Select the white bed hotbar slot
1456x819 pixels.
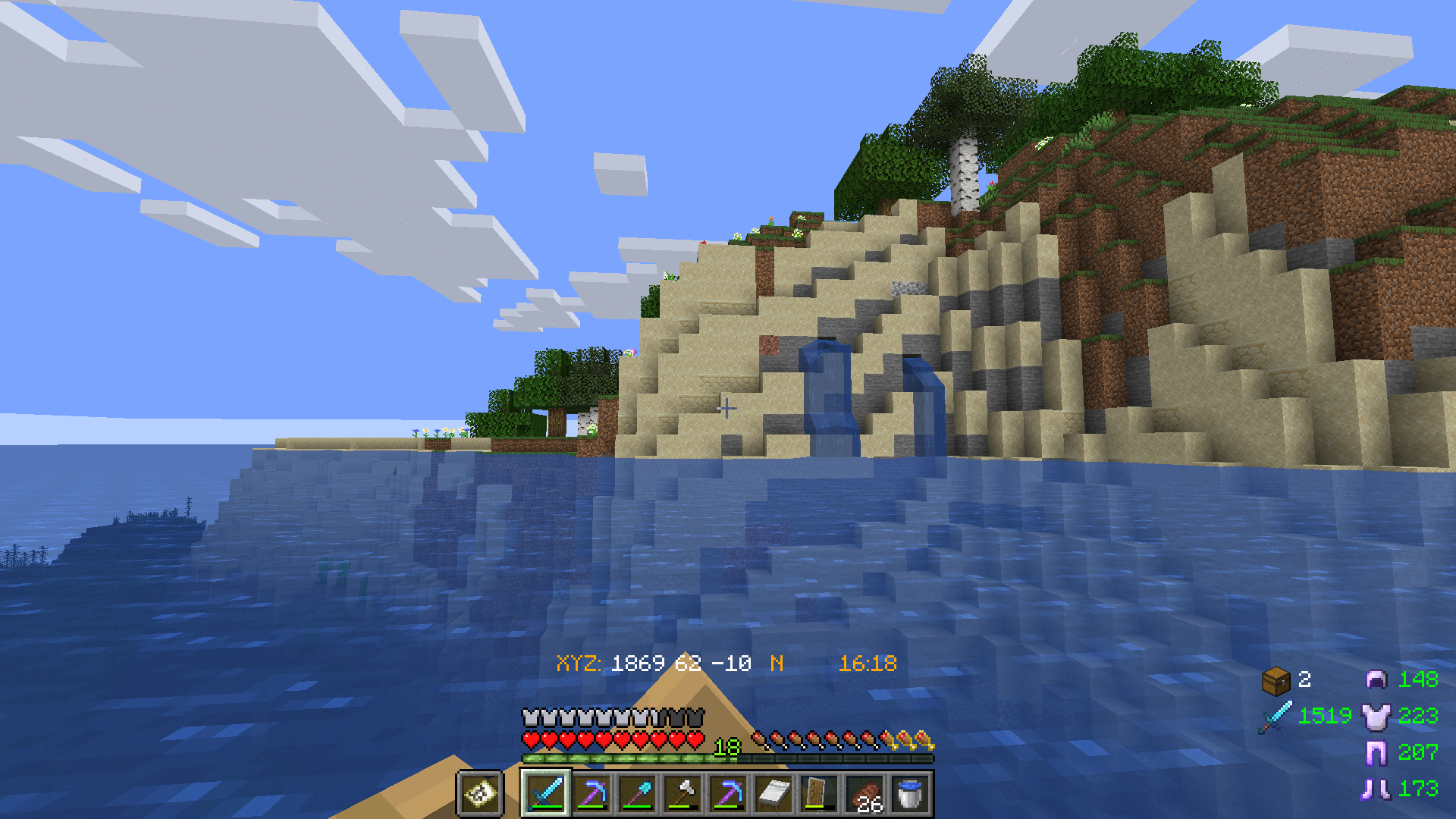point(773,793)
